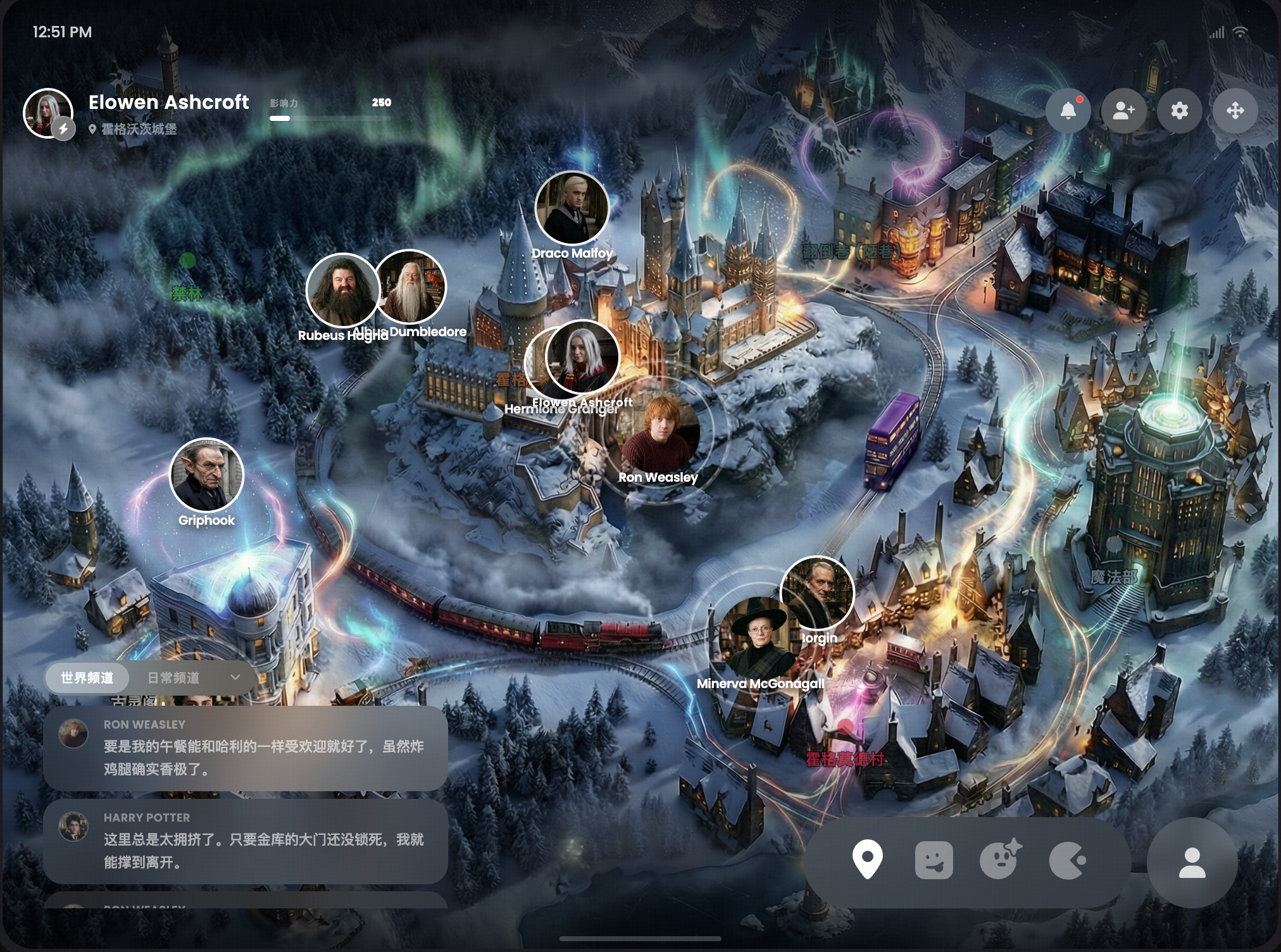This screenshot has height=952, width=1281.
Task: Select Ron Weasley's map portrait
Action: 659,434
